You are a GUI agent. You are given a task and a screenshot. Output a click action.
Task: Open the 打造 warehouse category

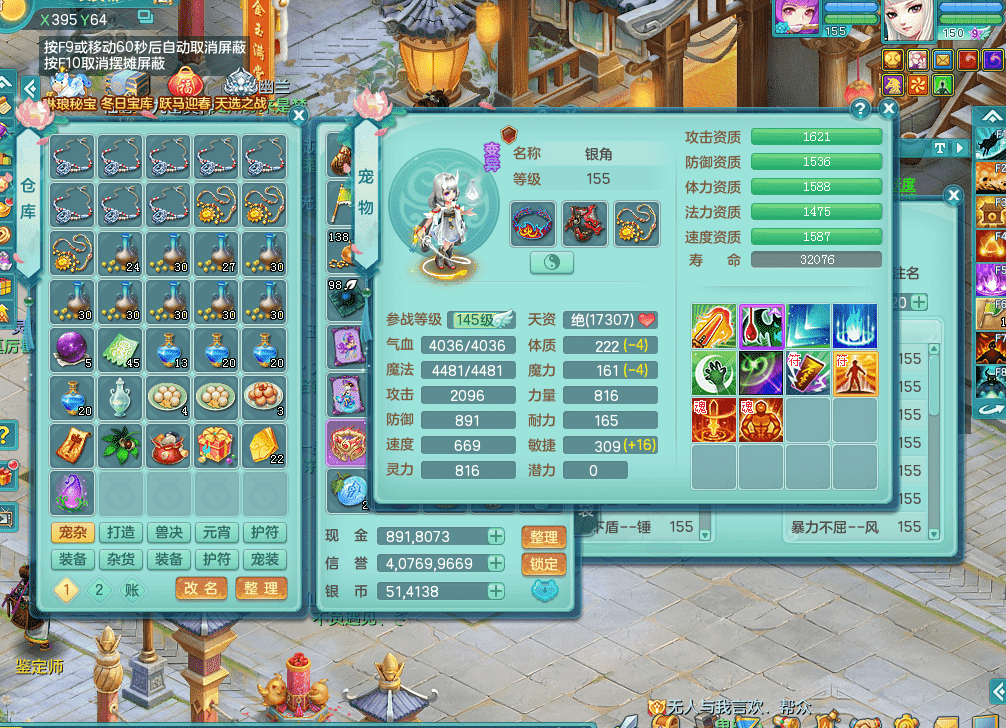coord(120,533)
